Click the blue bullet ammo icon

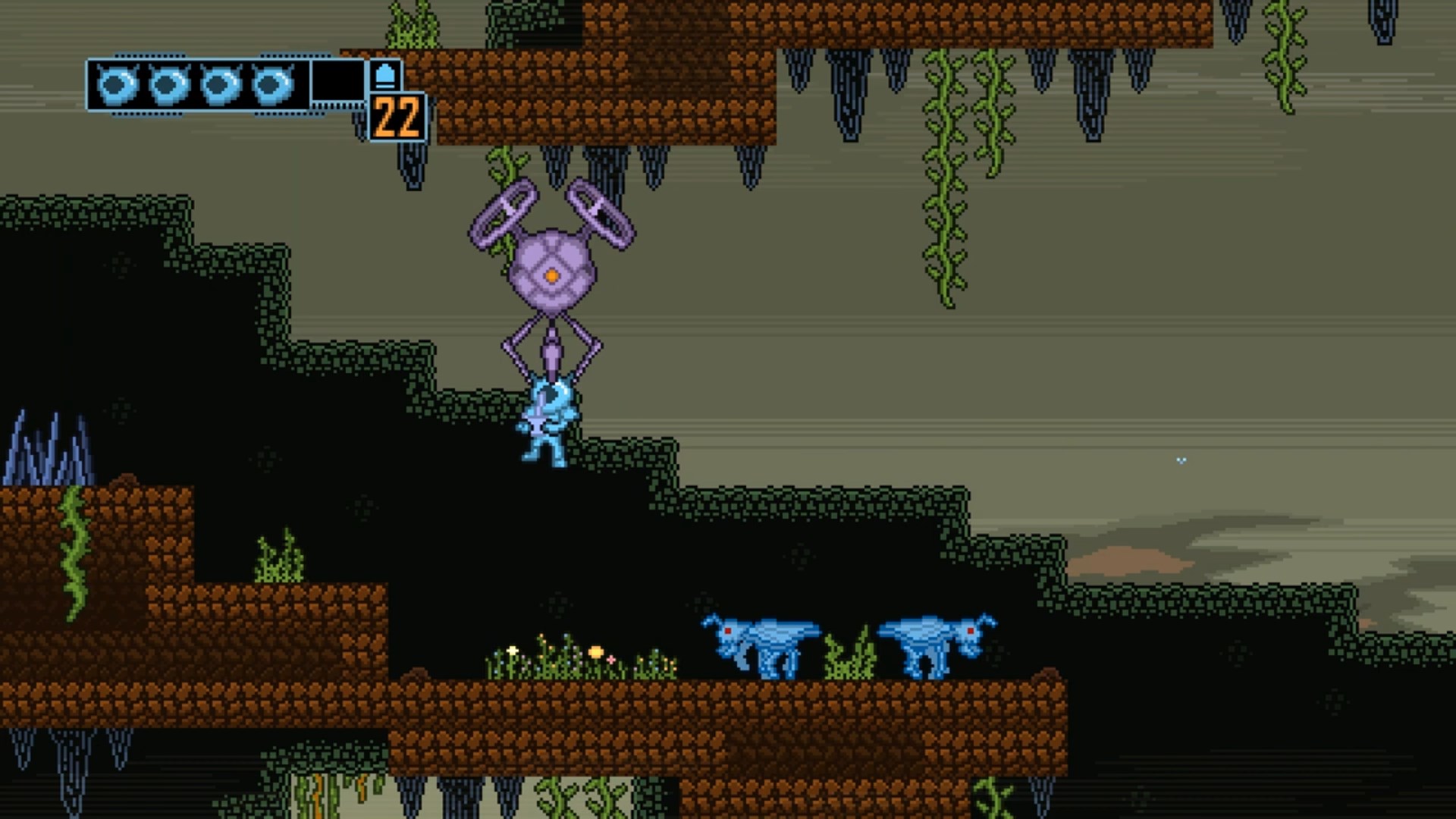(x=385, y=76)
